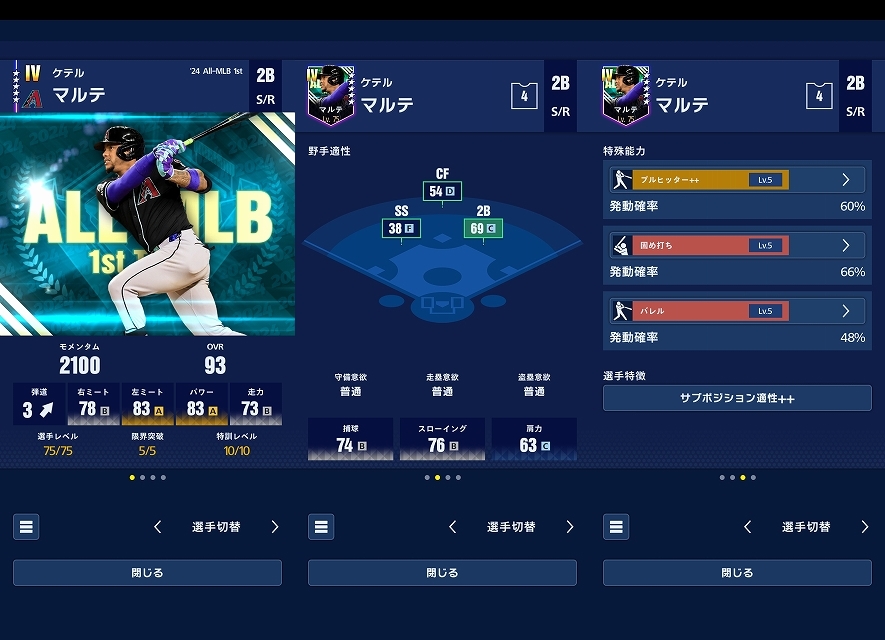Open the list menu under 野手適性 panel
885x640 pixels.
tap(321, 527)
